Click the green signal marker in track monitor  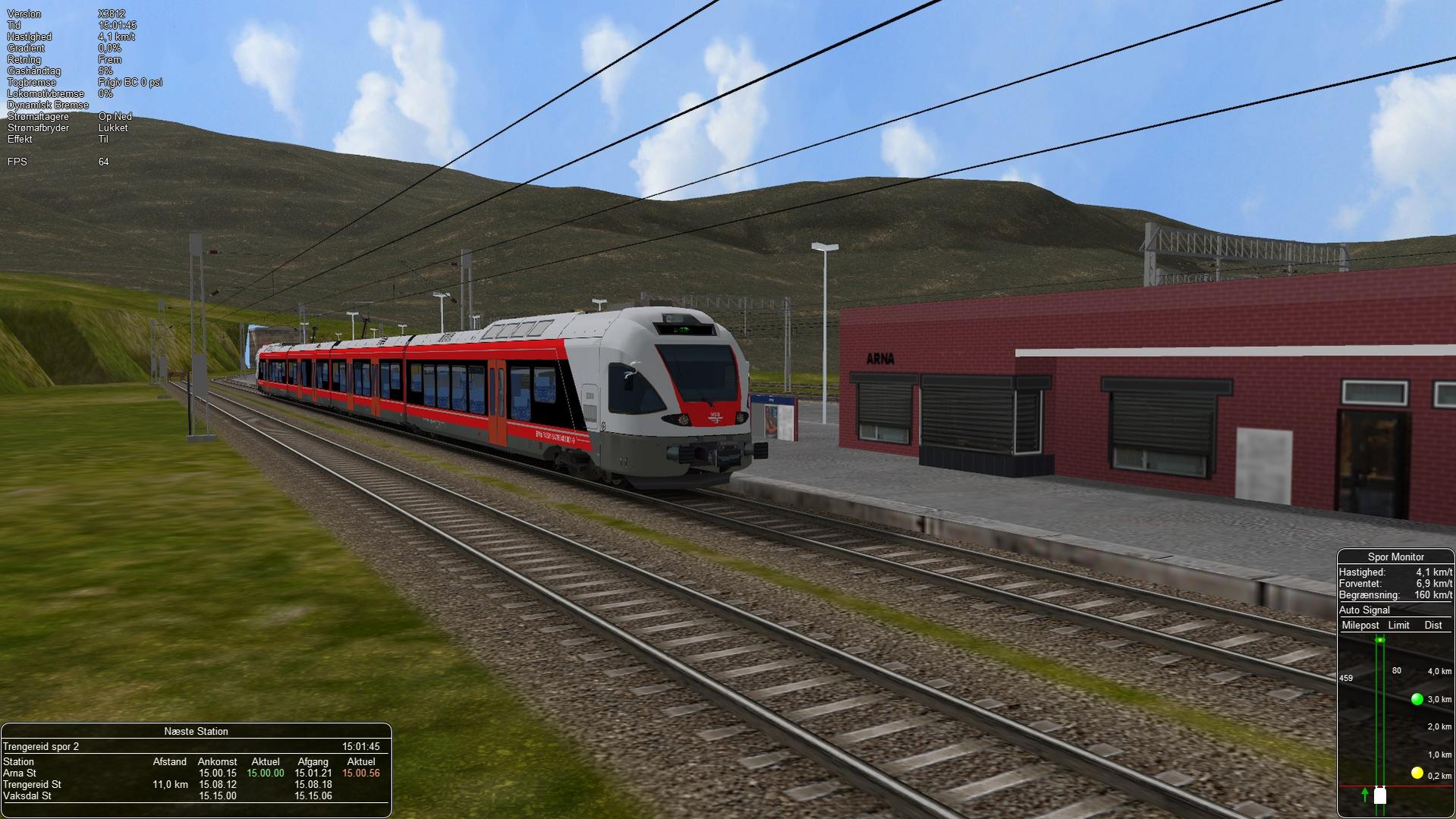[x=1417, y=699]
